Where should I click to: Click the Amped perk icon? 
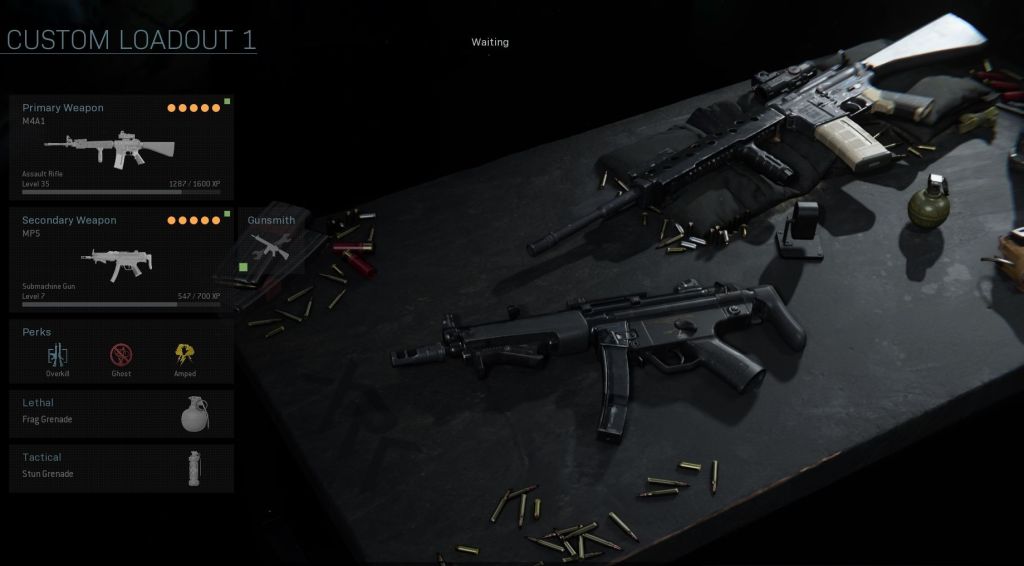click(185, 355)
